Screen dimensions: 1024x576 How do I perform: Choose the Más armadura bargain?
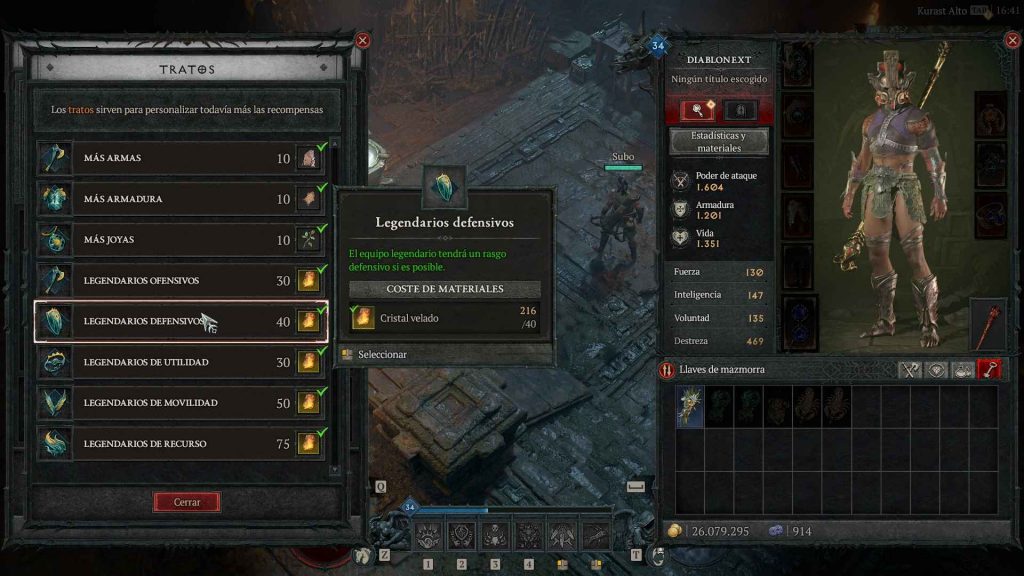coord(180,199)
